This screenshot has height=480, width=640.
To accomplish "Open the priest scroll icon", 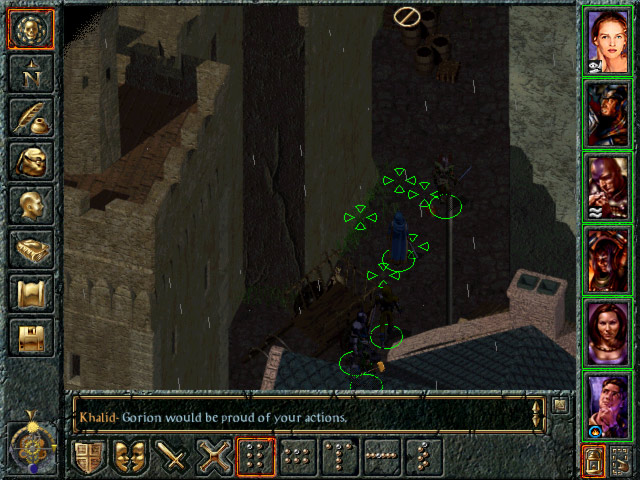I will (x=31, y=293).
